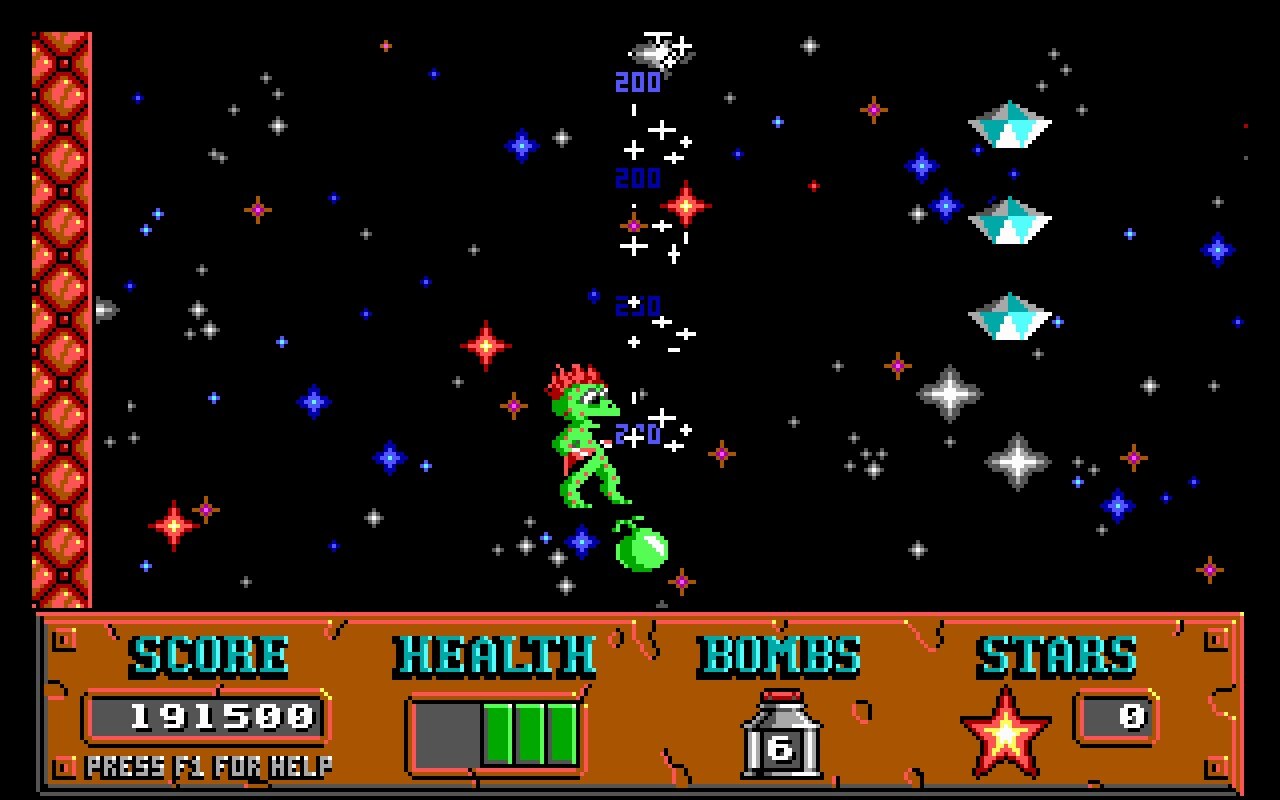Image resolution: width=1280 pixels, height=800 pixels.
Task: Select the red star icon
Action: point(1005,735)
